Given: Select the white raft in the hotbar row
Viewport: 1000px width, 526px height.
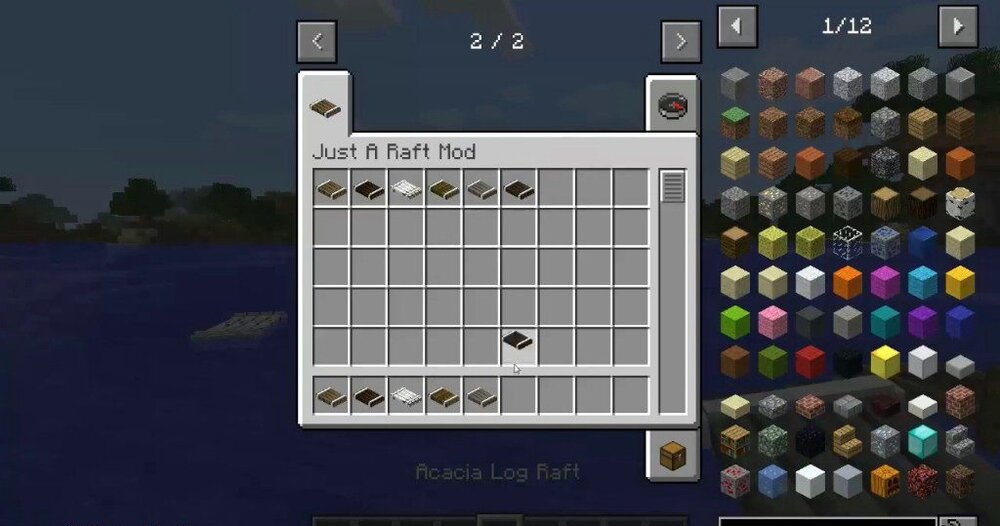Looking at the screenshot, I should coord(406,397).
